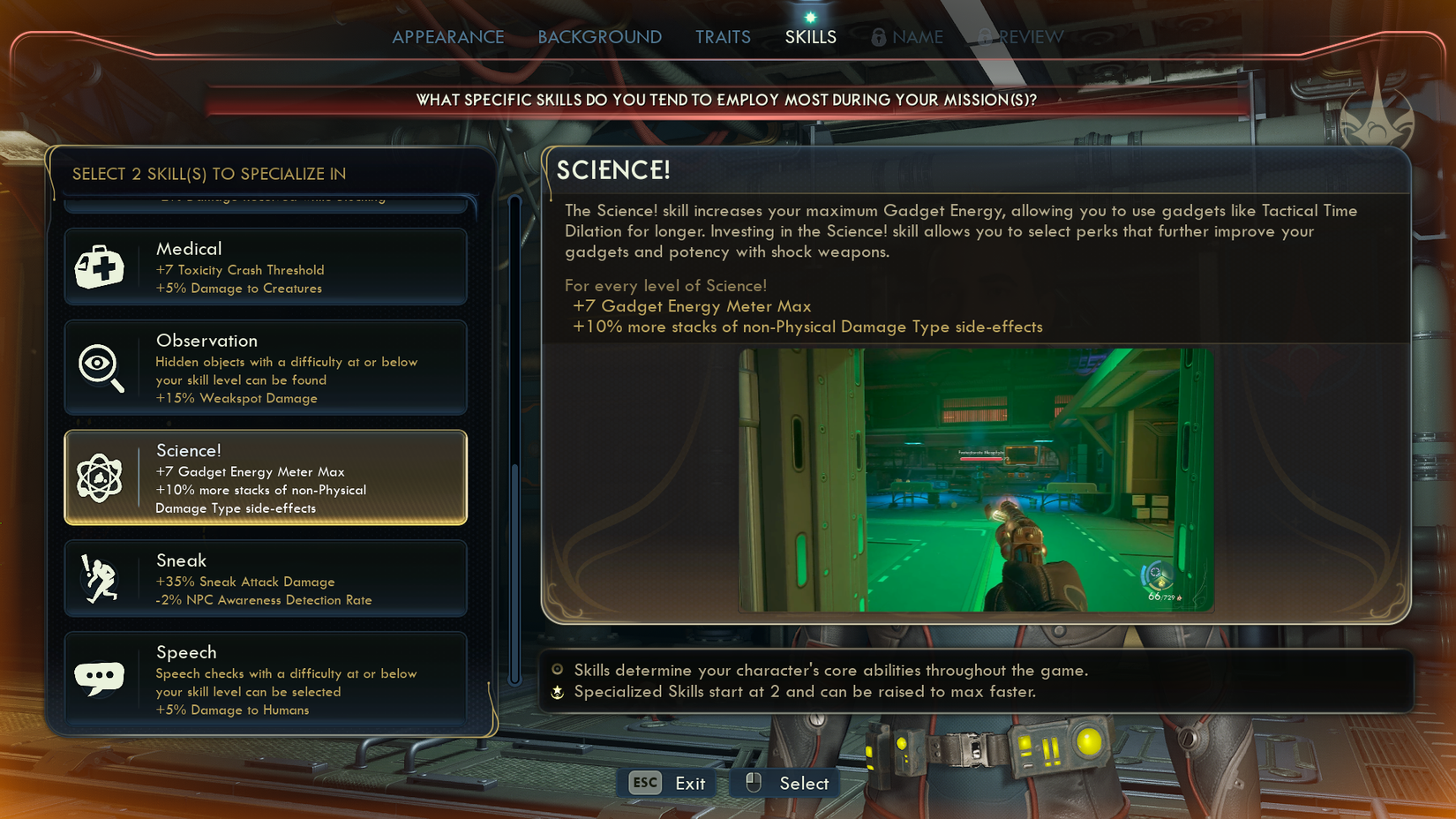Click the skills info circle icon near bottom

(556, 671)
